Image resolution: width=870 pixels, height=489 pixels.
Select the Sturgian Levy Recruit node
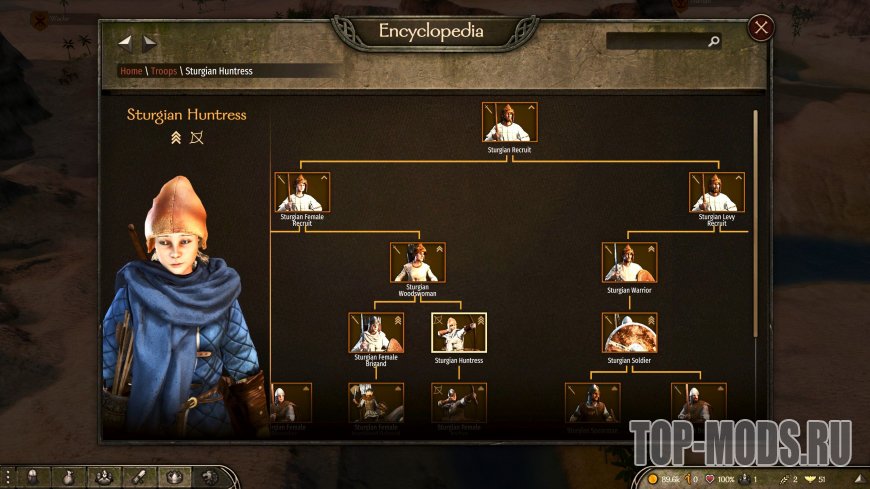pyautogui.click(x=717, y=192)
